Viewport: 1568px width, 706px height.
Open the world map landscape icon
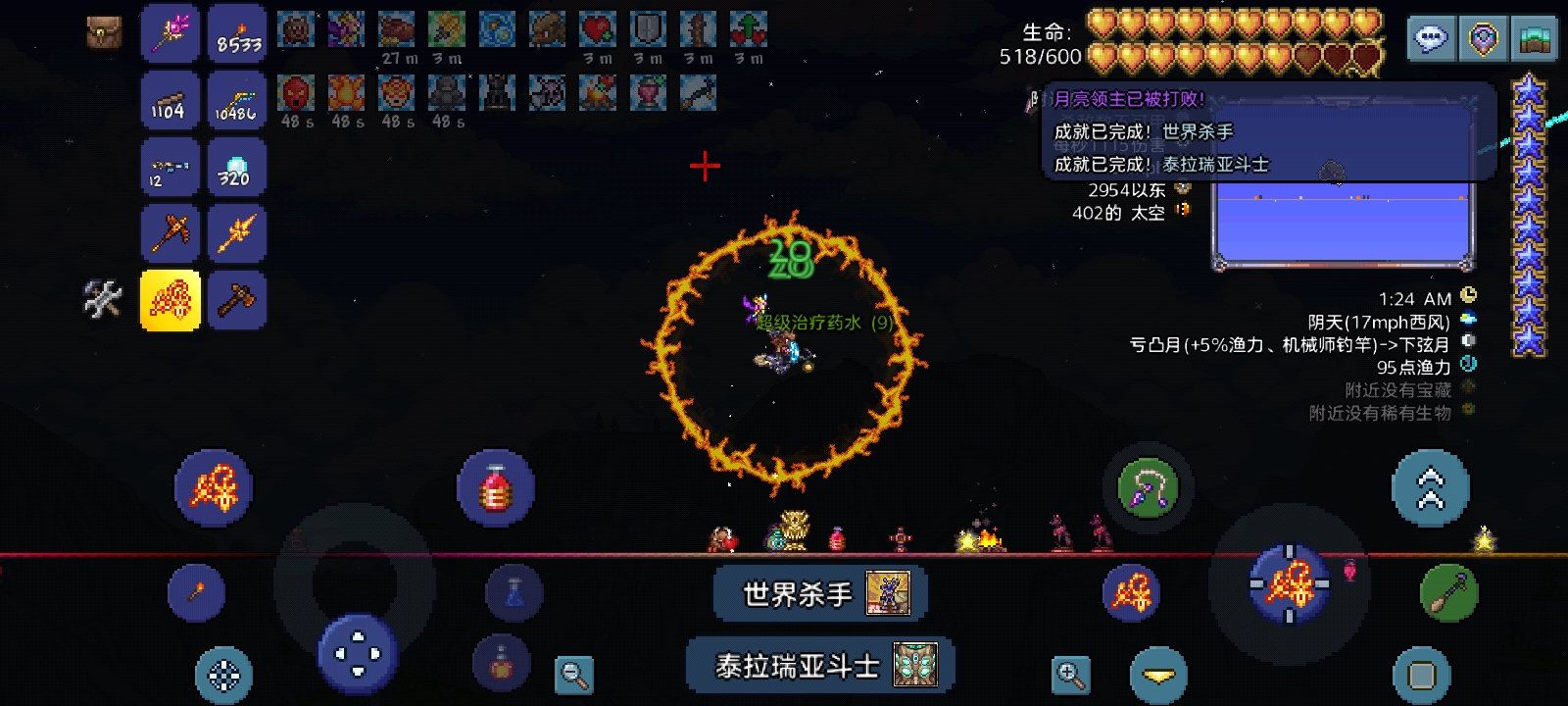point(1533,39)
